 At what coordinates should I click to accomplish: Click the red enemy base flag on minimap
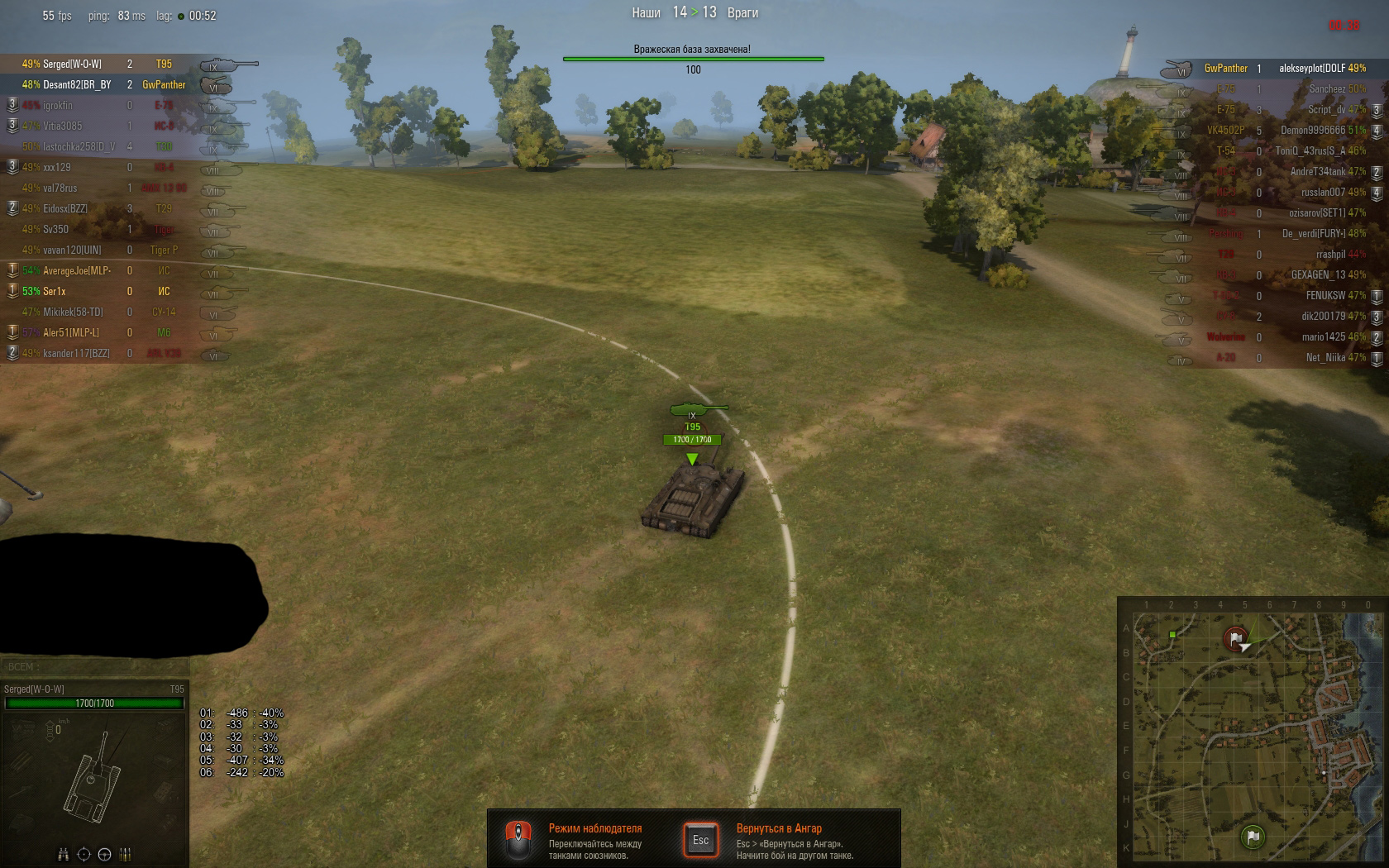tap(1236, 638)
